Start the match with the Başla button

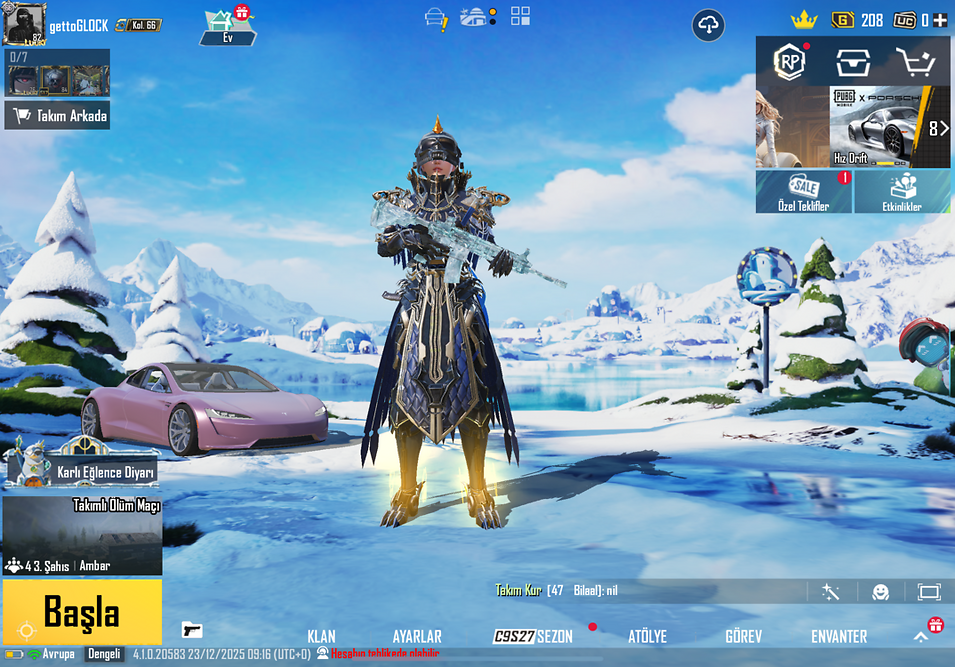(x=82, y=611)
